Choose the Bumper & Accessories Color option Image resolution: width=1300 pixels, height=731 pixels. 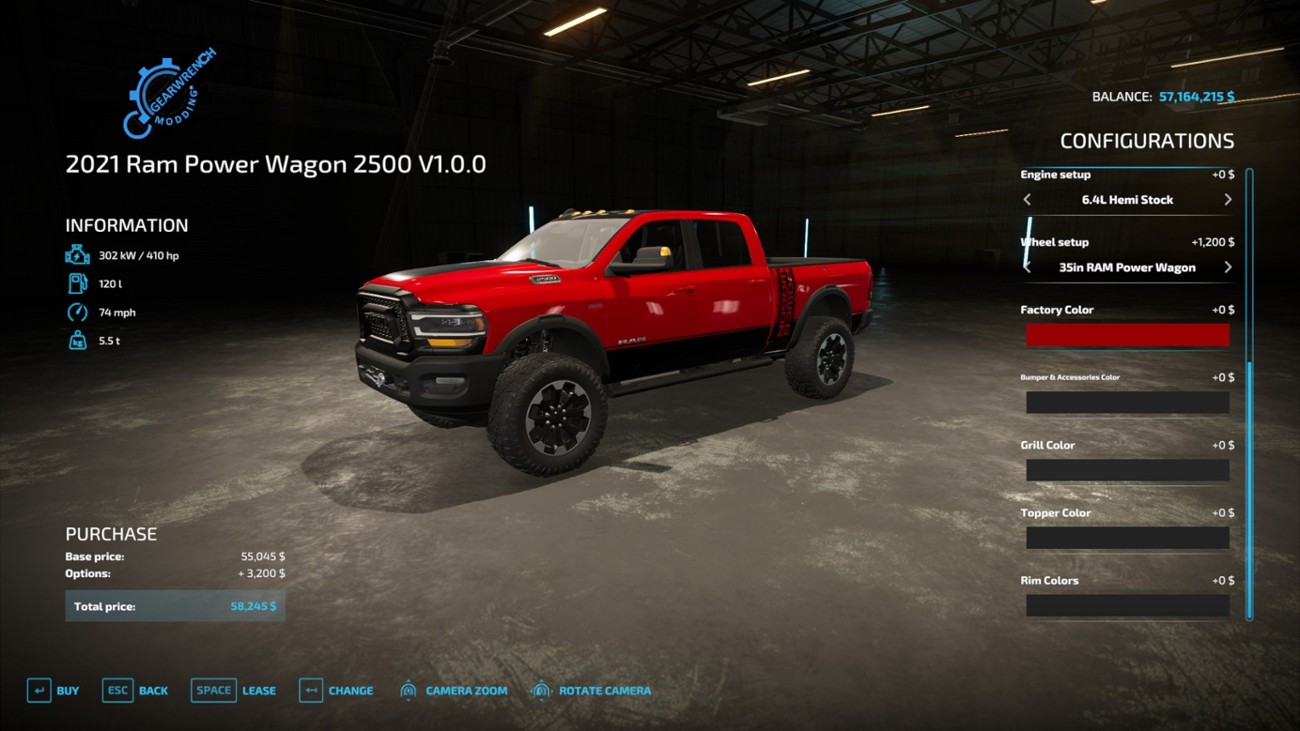pos(1127,402)
